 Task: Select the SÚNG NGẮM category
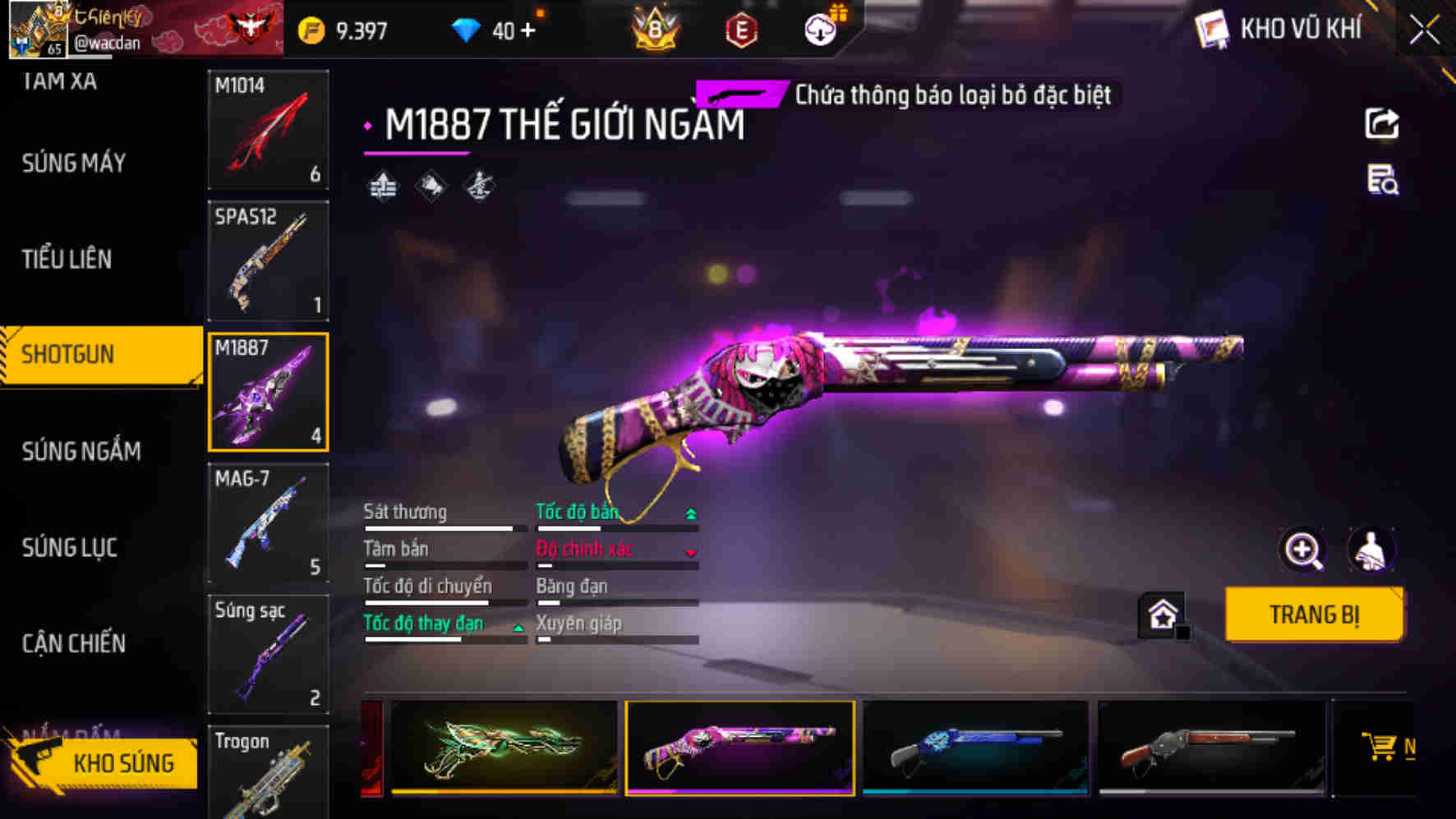81,451
